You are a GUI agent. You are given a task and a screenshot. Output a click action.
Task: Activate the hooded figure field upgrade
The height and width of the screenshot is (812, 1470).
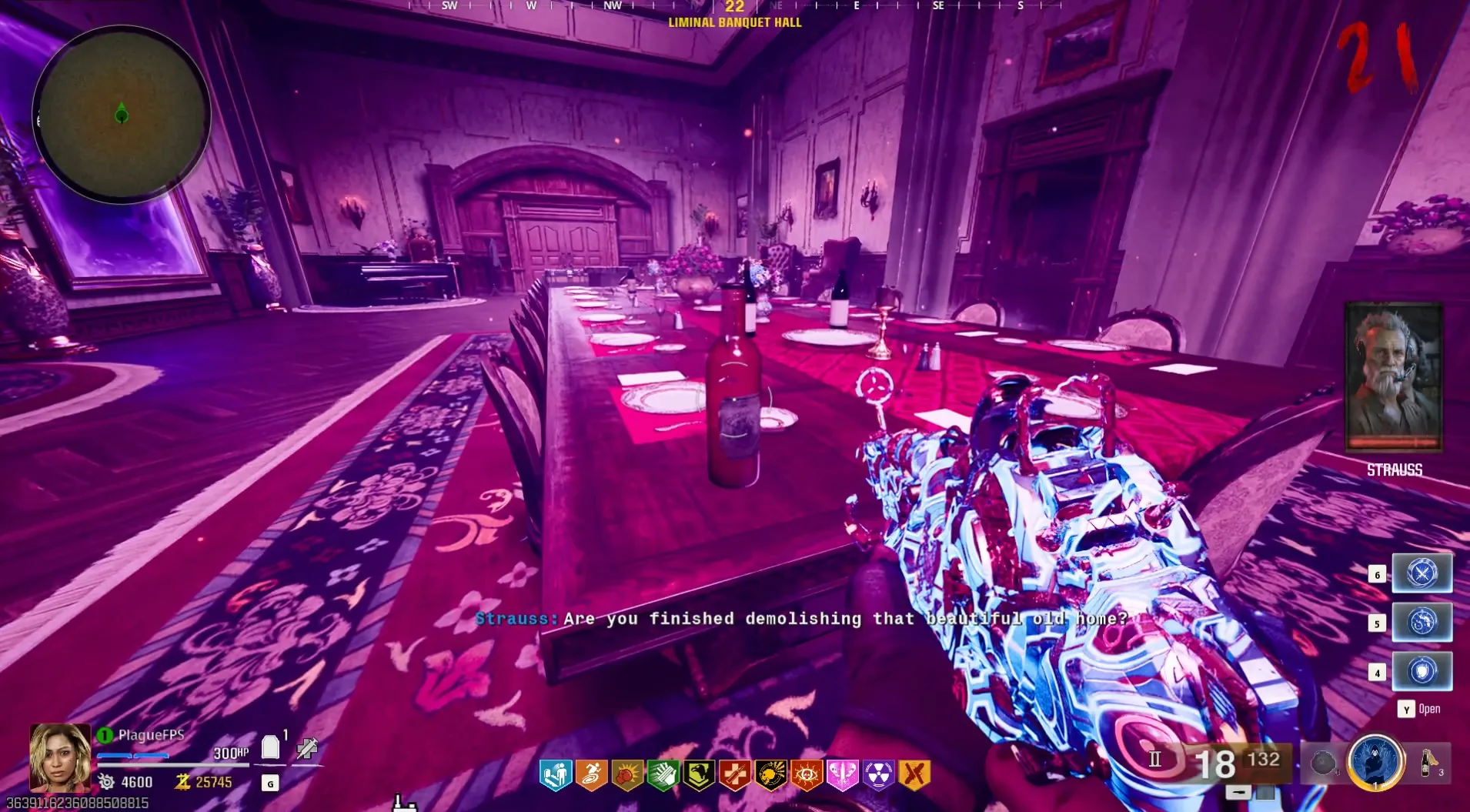(x=1375, y=763)
